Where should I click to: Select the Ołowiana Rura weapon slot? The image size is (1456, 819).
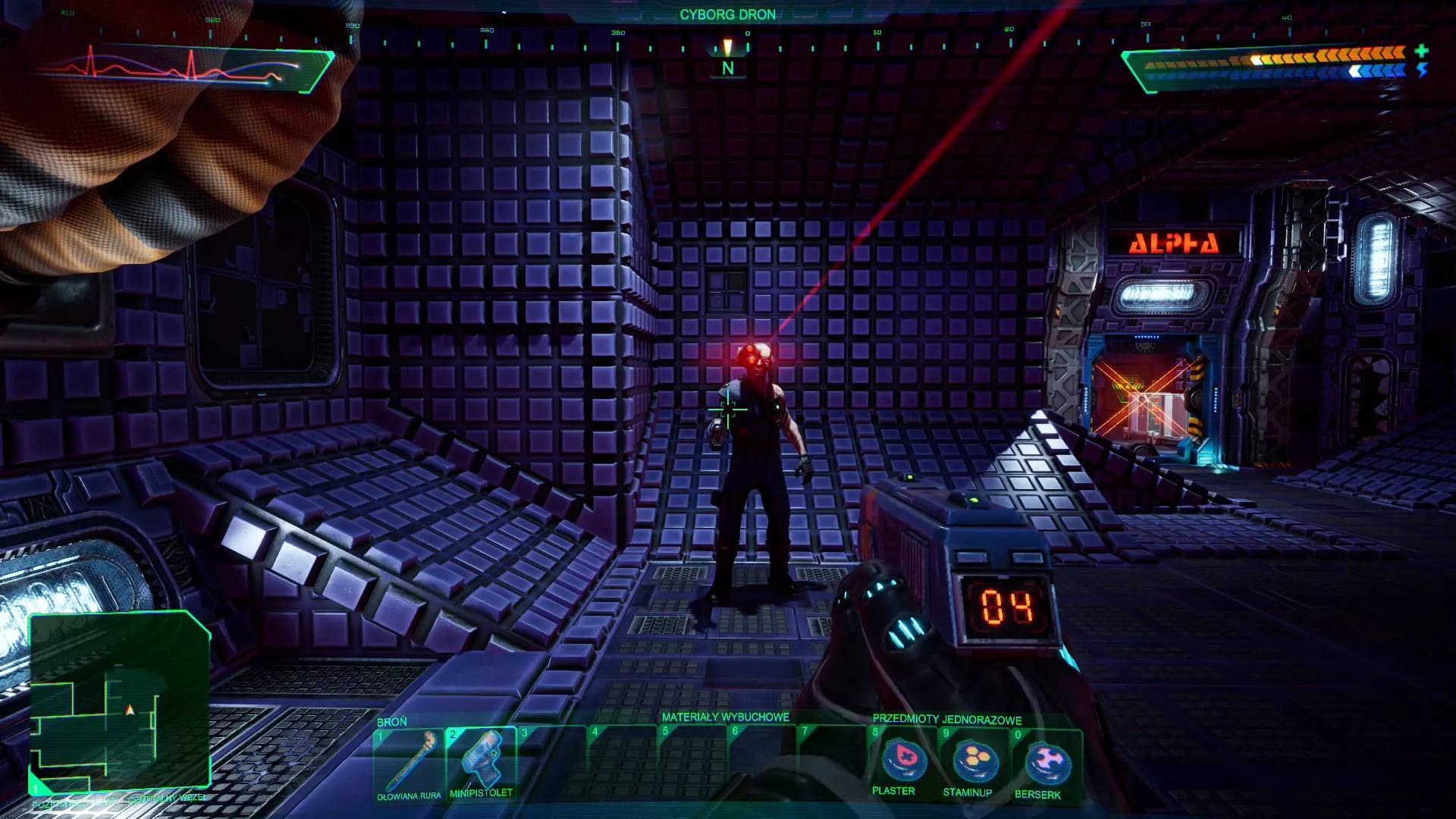click(x=409, y=762)
